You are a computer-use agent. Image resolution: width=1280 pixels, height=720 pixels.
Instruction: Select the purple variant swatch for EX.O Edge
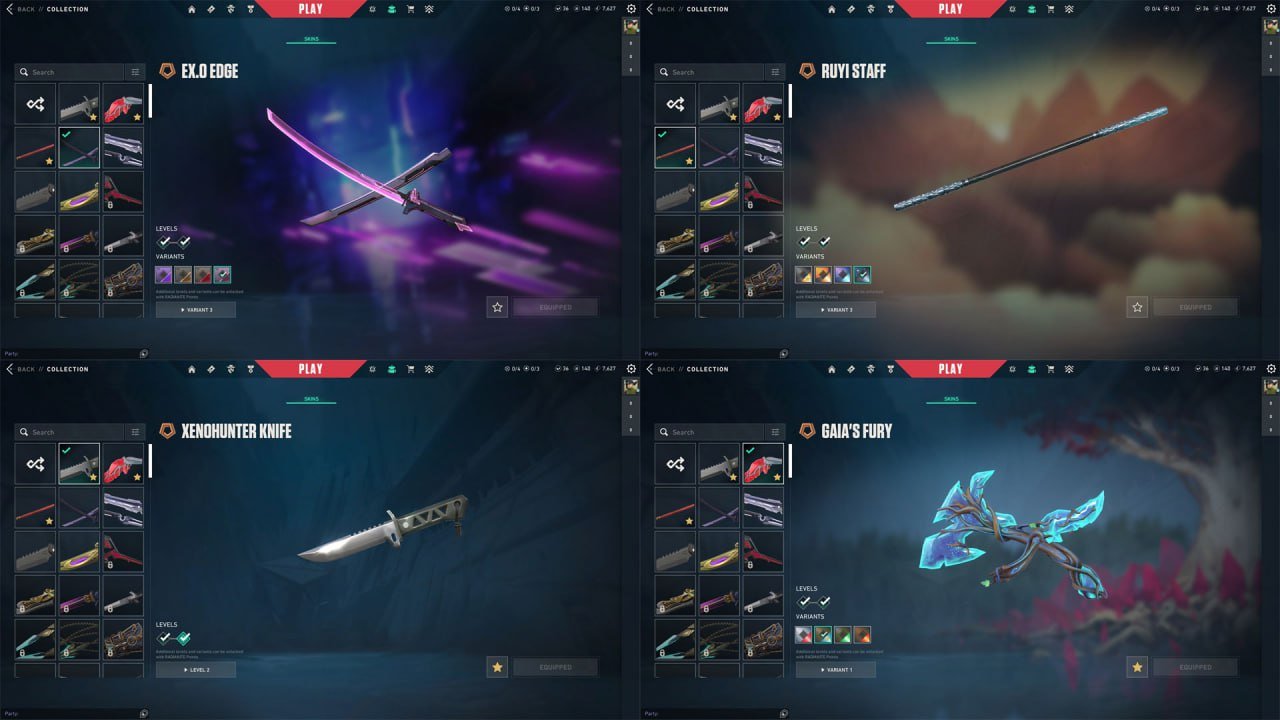coord(165,274)
